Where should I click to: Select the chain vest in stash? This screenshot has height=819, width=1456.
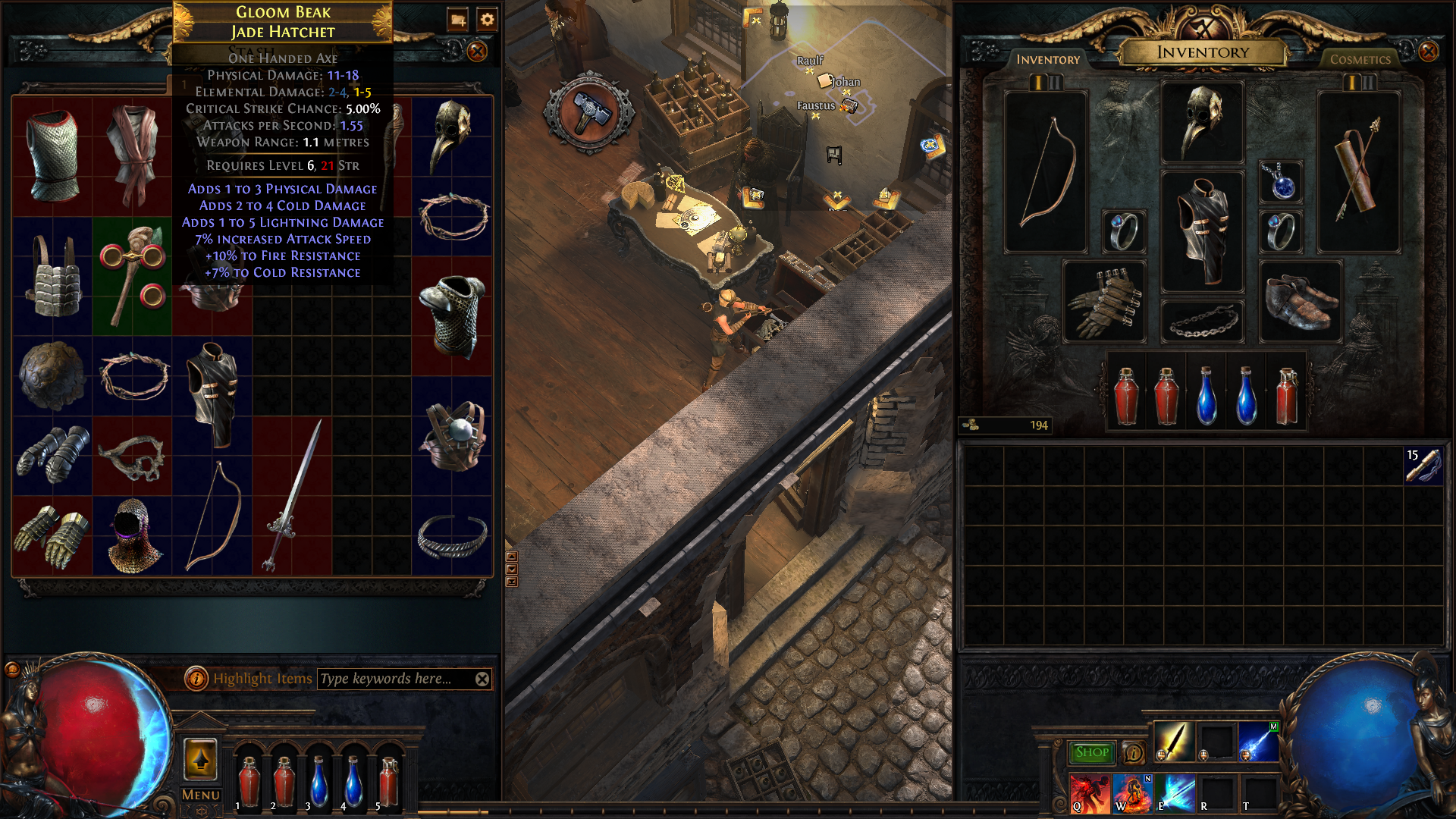tap(52, 155)
